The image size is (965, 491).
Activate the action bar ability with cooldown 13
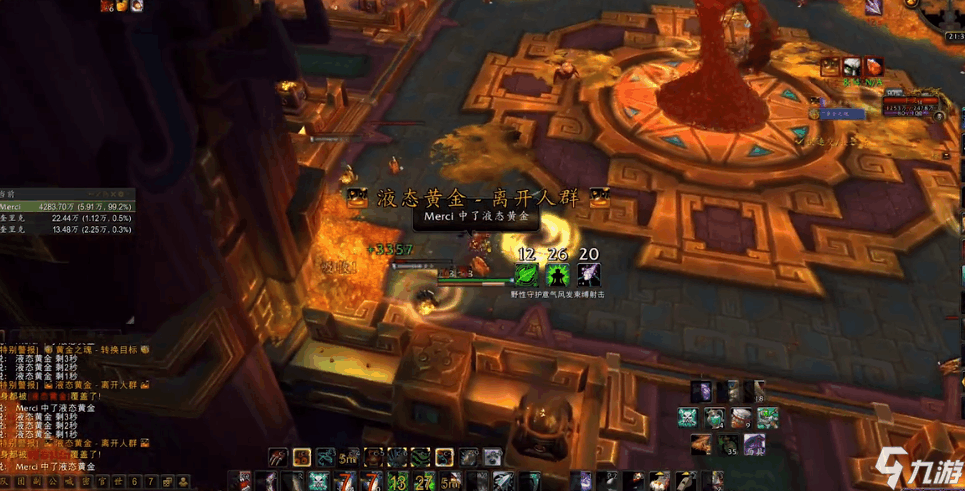coord(397,482)
